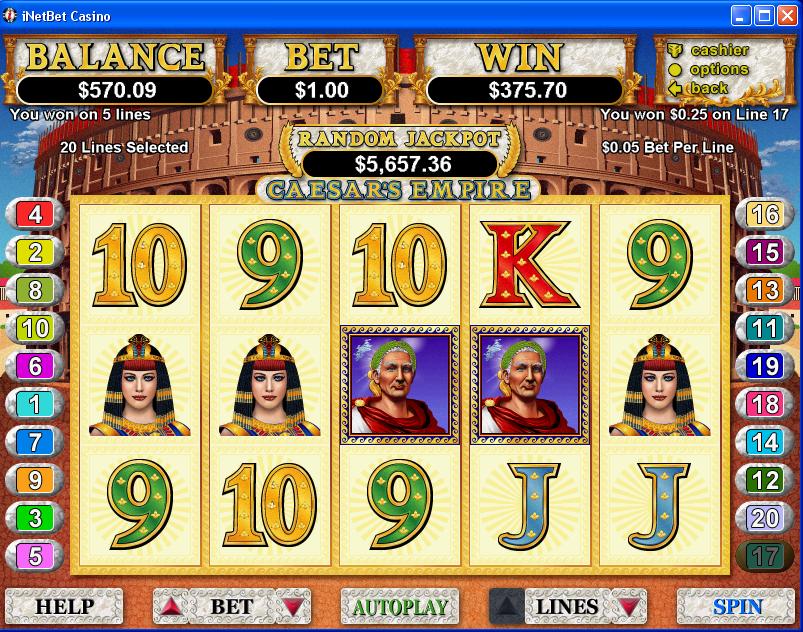
Task: Increase bet with the red up arrow
Action: coord(174,606)
